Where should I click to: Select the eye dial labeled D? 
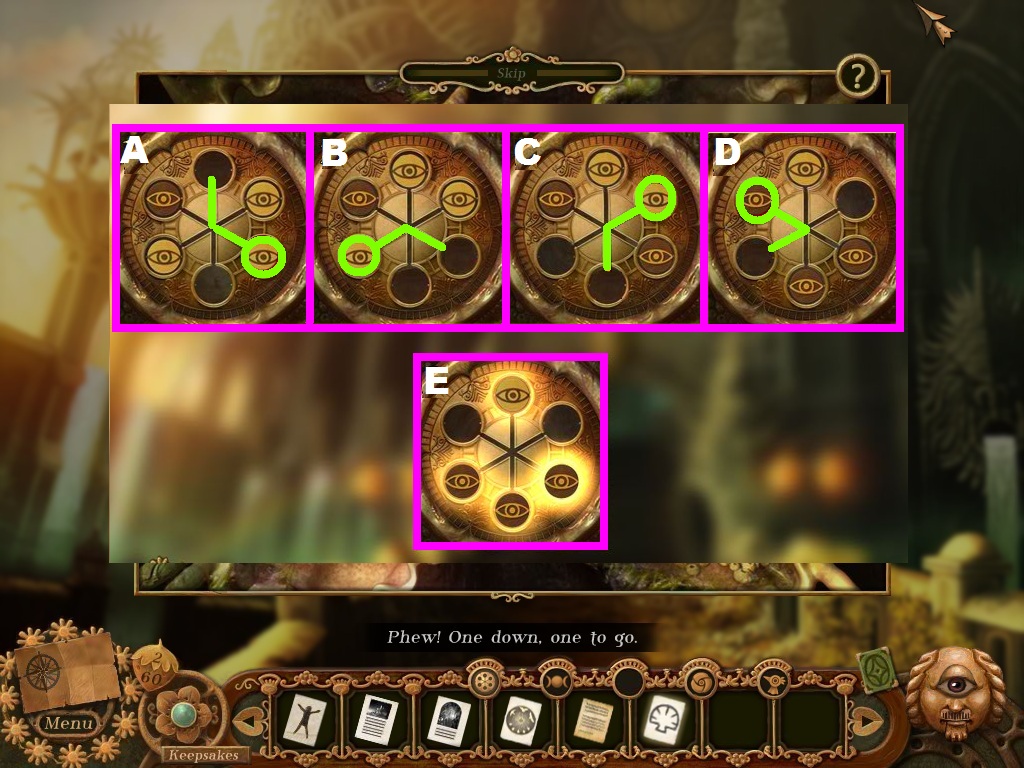[x=804, y=228]
